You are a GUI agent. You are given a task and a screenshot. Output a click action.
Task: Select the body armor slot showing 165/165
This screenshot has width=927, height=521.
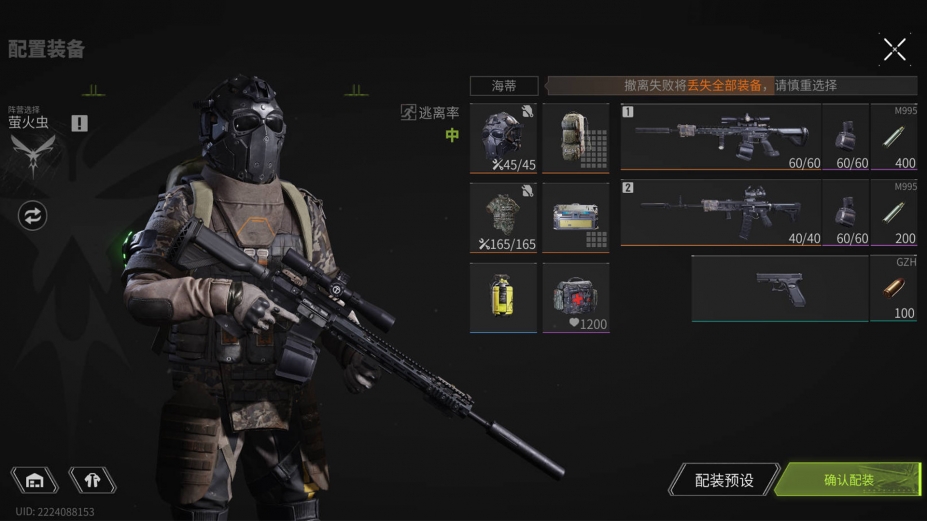coord(503,217)
